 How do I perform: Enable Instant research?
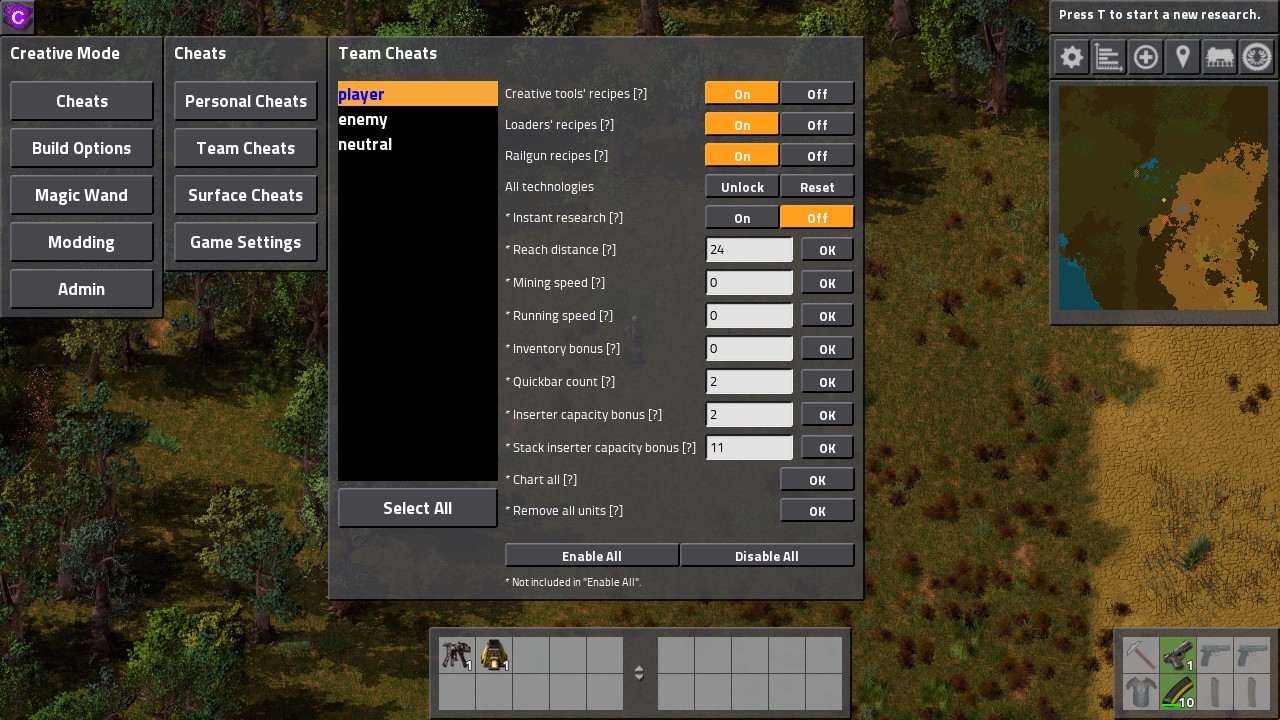coord(741,217)
